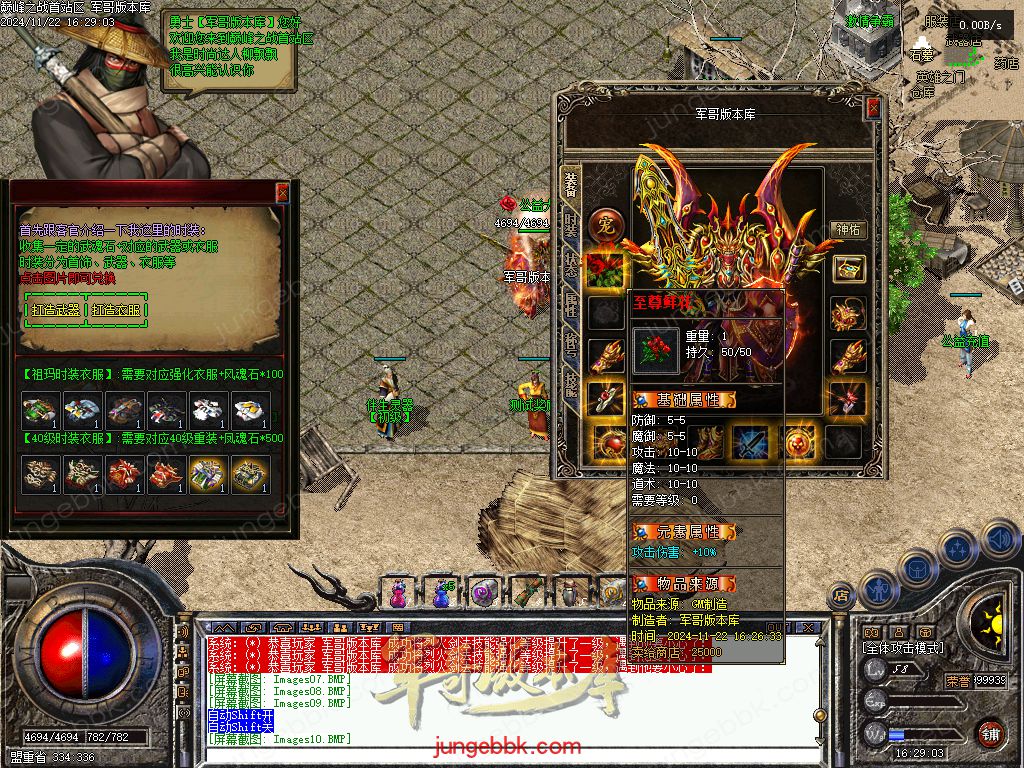
Task: Toggle the 全体攻击模式 attack mode
Action: [903, 648]
